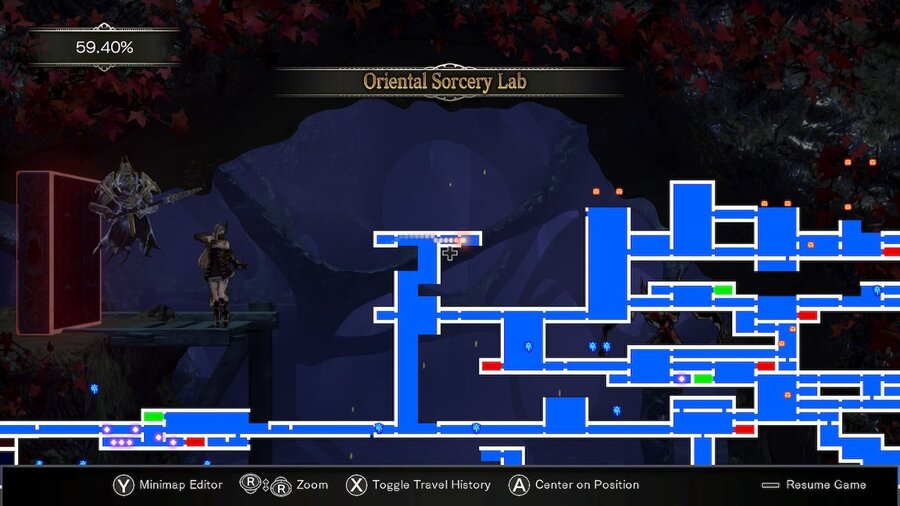This screenshot has width=900, height=506.
Task: Click the crosshair cursor on the map
Action: click(450, 253)
